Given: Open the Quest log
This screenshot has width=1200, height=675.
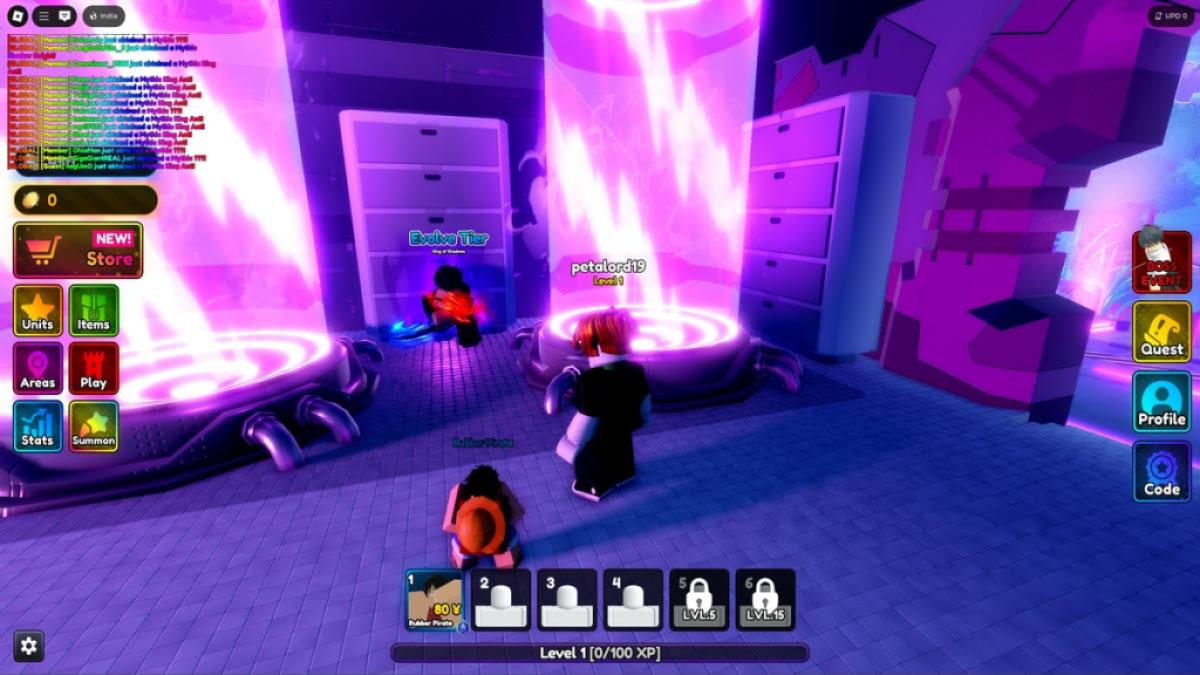Looking at the screenshot, I should (1161, 332).
